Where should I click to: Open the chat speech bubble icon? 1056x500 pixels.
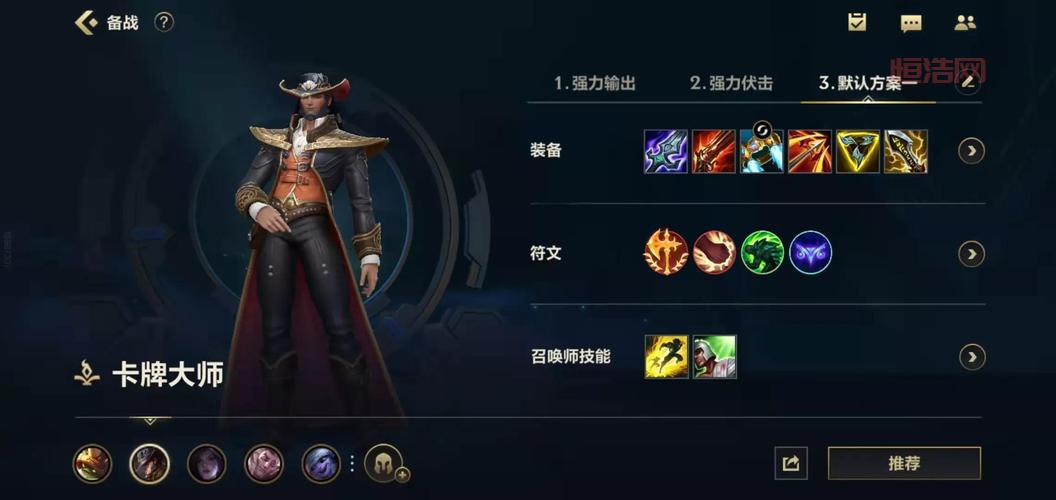[x=911, y=23]
